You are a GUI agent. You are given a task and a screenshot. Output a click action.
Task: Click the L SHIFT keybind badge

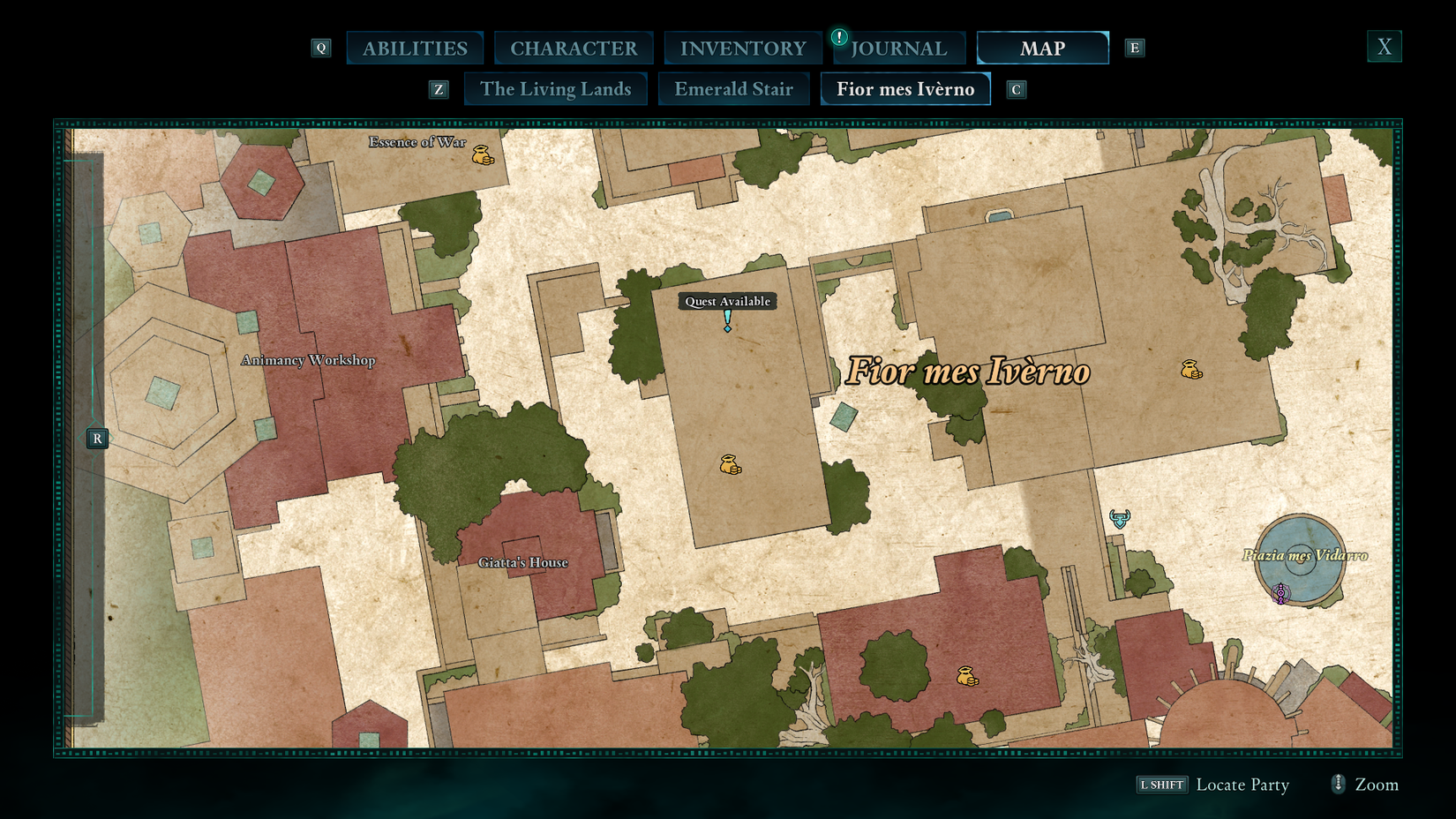pyautogui.click(x=1160, y=784)
